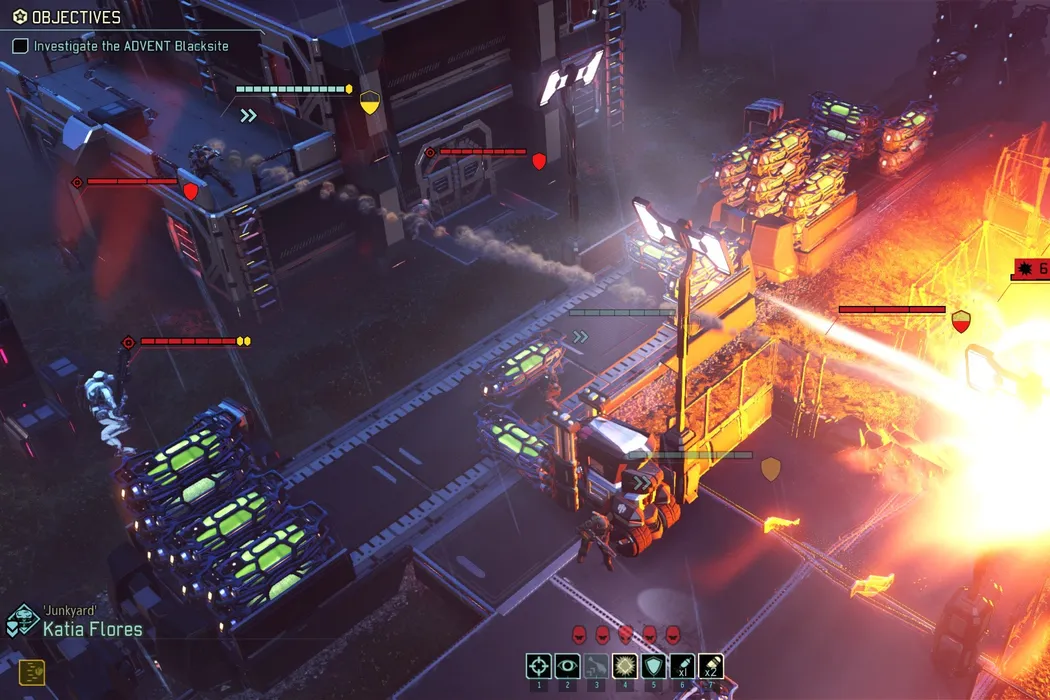The height and width of the screenshot is (700, 1050).
Task: Use the item marked x1
Action: point(682,666)
